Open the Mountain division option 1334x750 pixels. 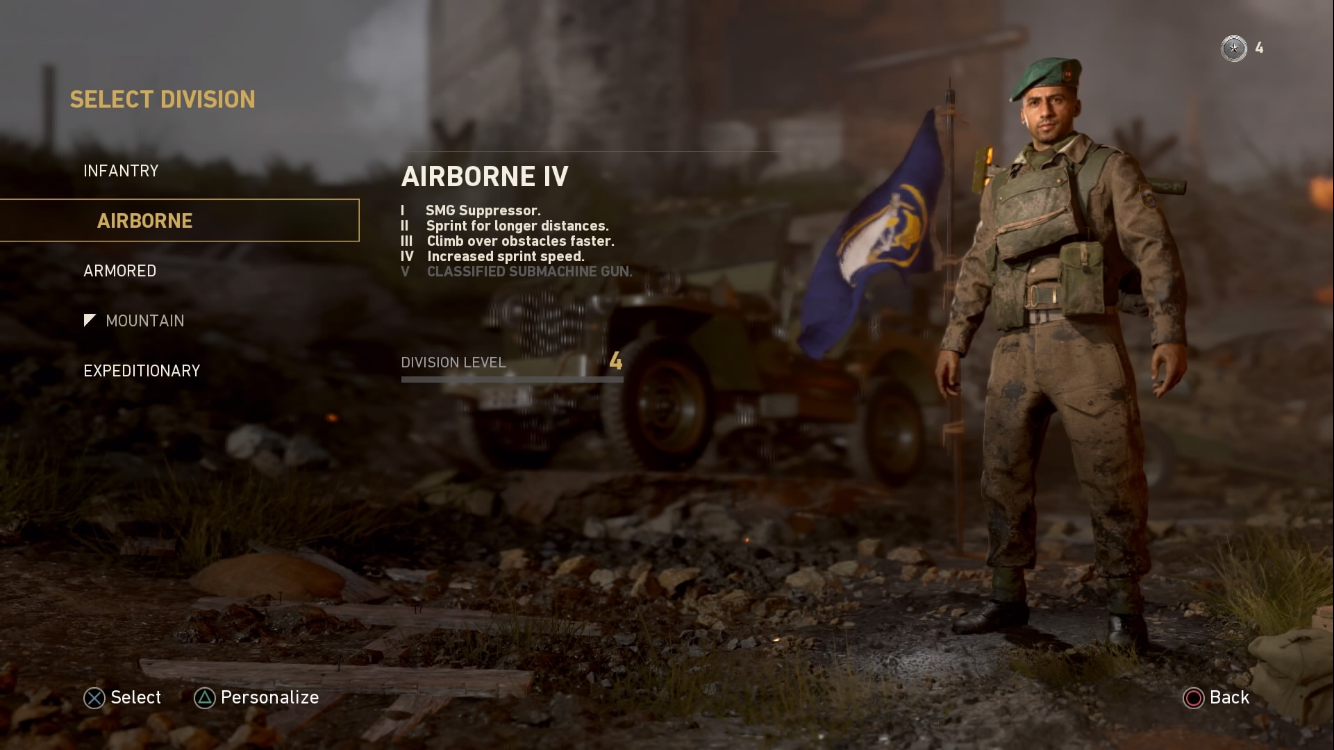click(144, 321)
